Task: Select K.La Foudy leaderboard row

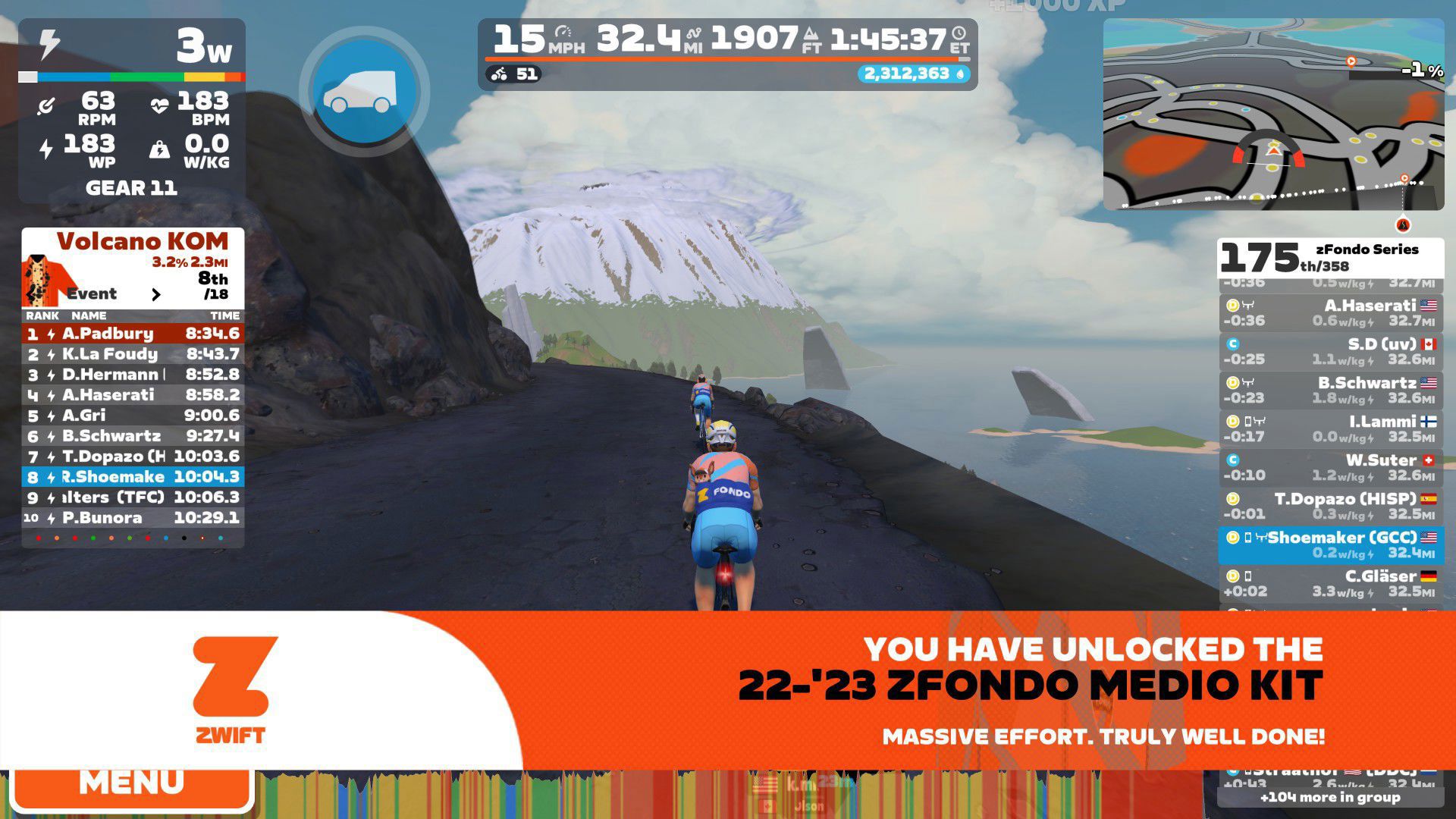Action: (133, 354)
